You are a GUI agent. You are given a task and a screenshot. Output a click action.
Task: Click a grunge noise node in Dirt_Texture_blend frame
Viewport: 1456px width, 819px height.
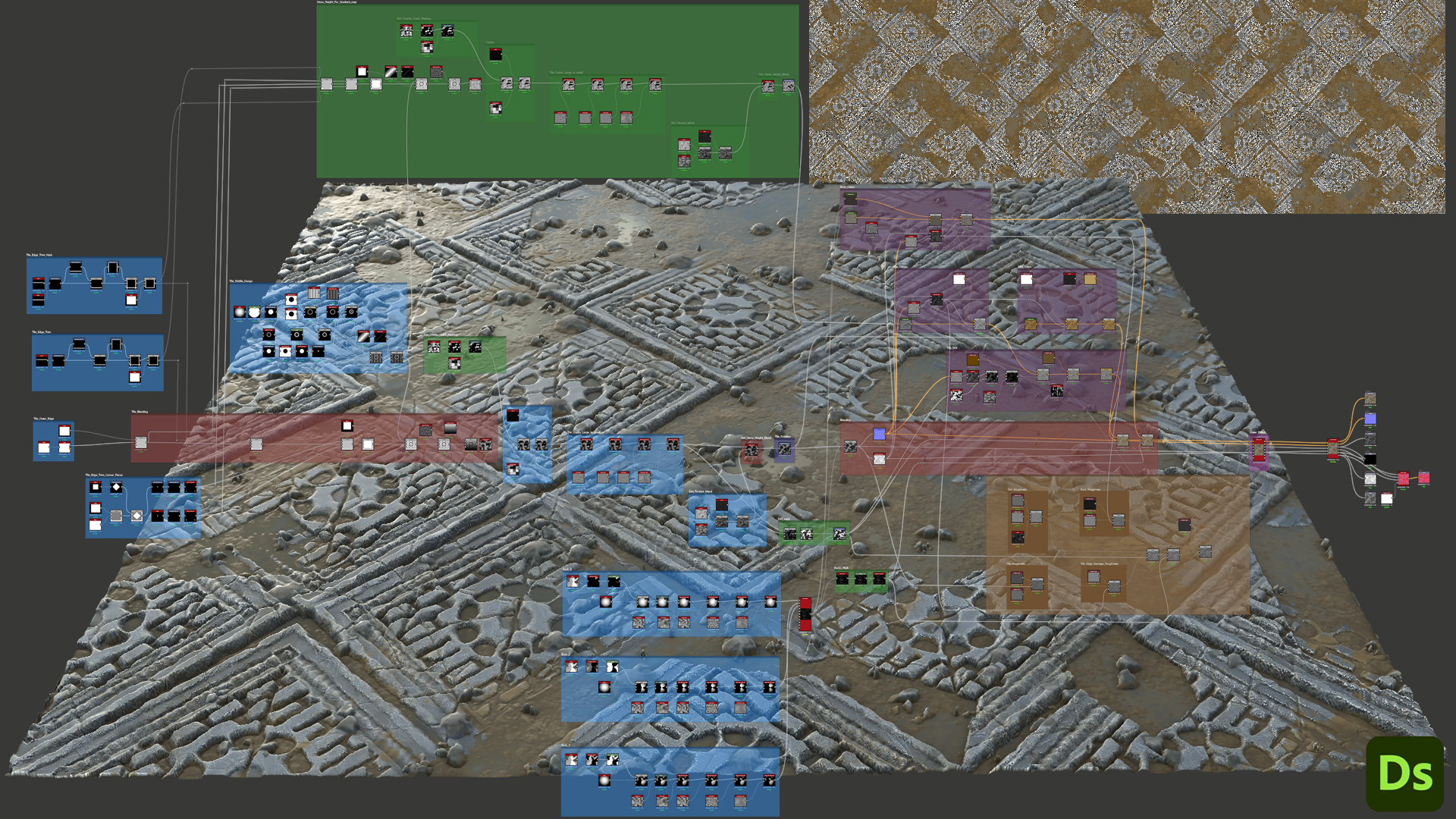click(684, 145)
